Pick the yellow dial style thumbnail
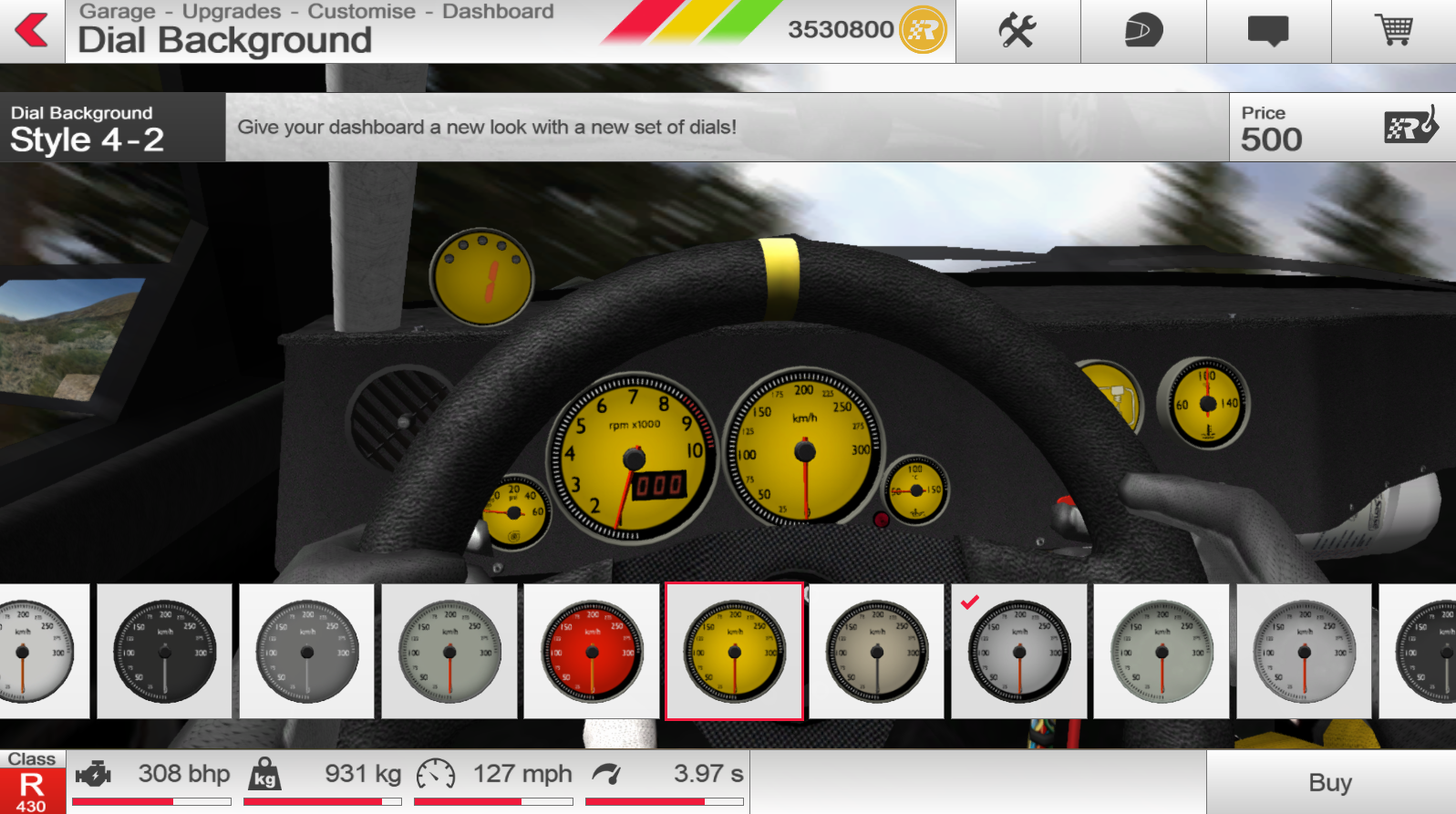This screenshot has height=814, width=1456. pyautogui.click(x=734, y=651)
